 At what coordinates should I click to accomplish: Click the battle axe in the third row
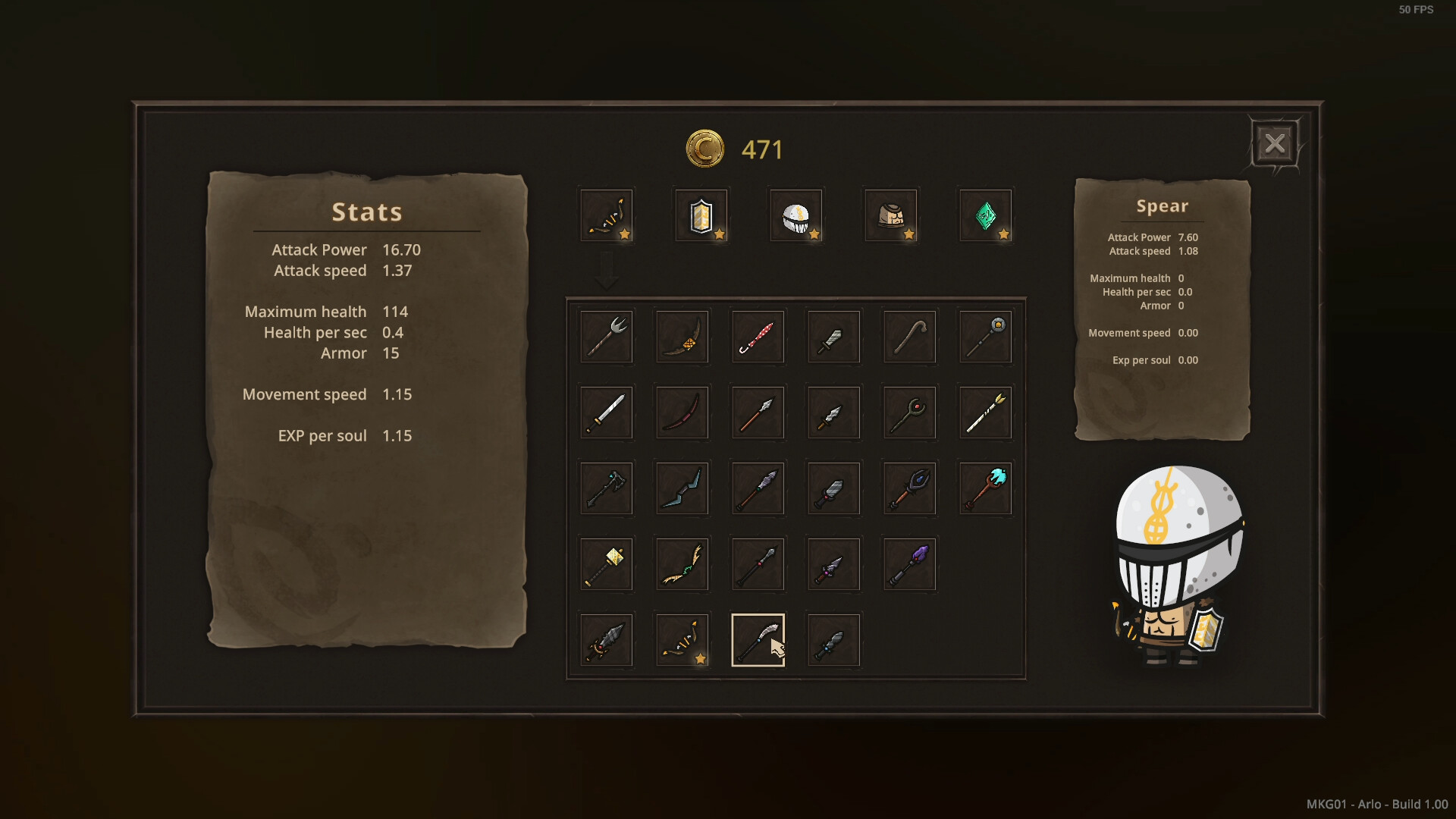606,488
